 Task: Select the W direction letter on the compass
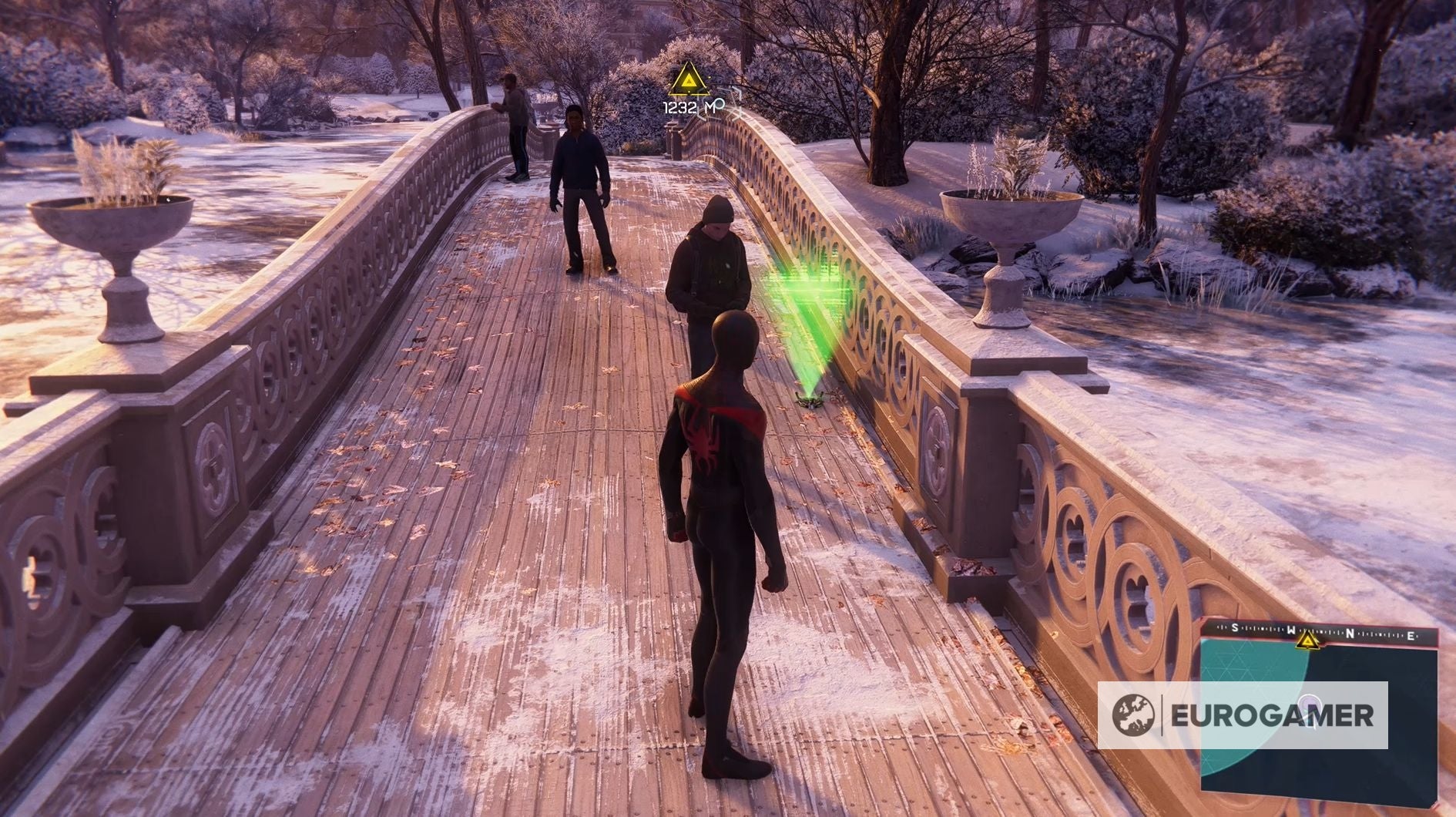(x=1293, y=631)
